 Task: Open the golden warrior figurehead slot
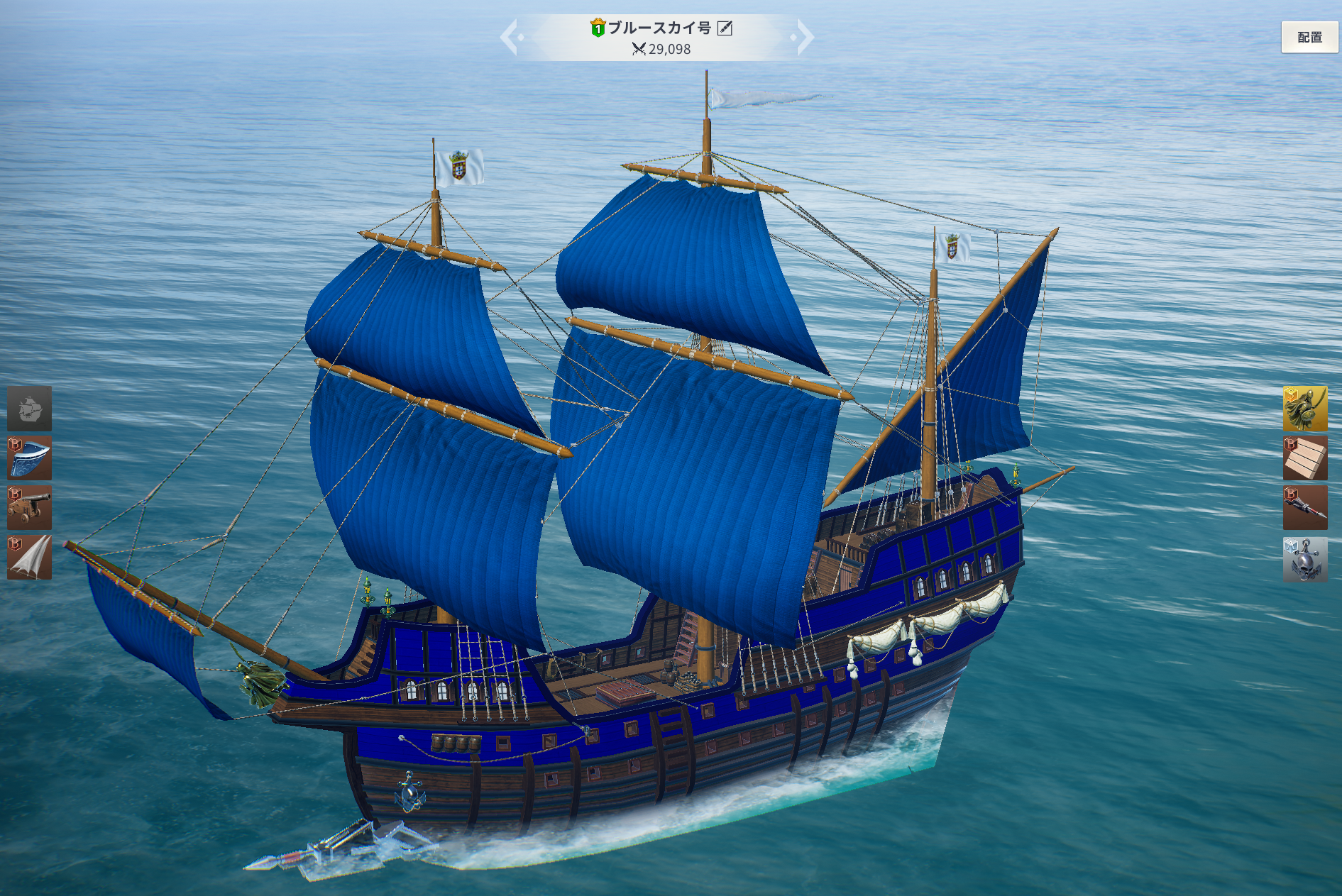point(1304,409)
